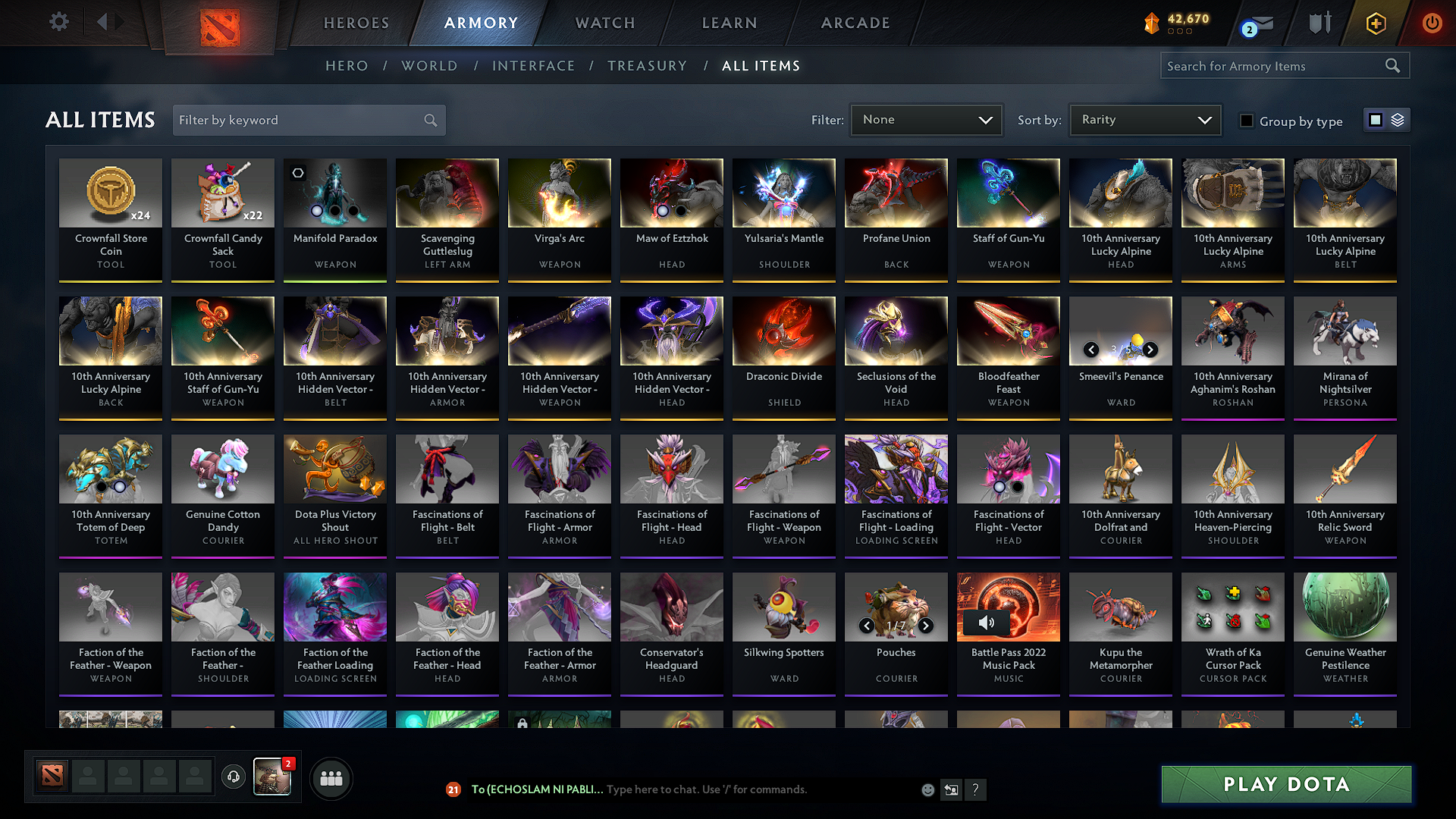
Task: Unmute the Battle Pass 2022 Music Pack speaker
Action: [x=987, y=622]
